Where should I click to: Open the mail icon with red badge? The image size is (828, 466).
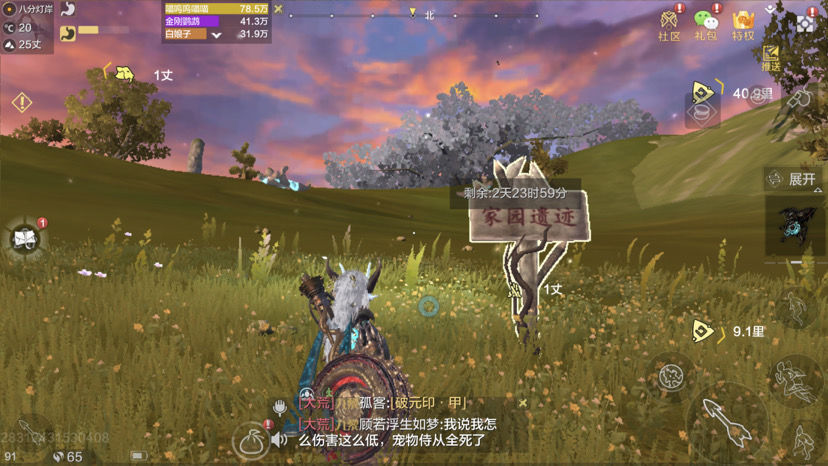pos(24,238)
